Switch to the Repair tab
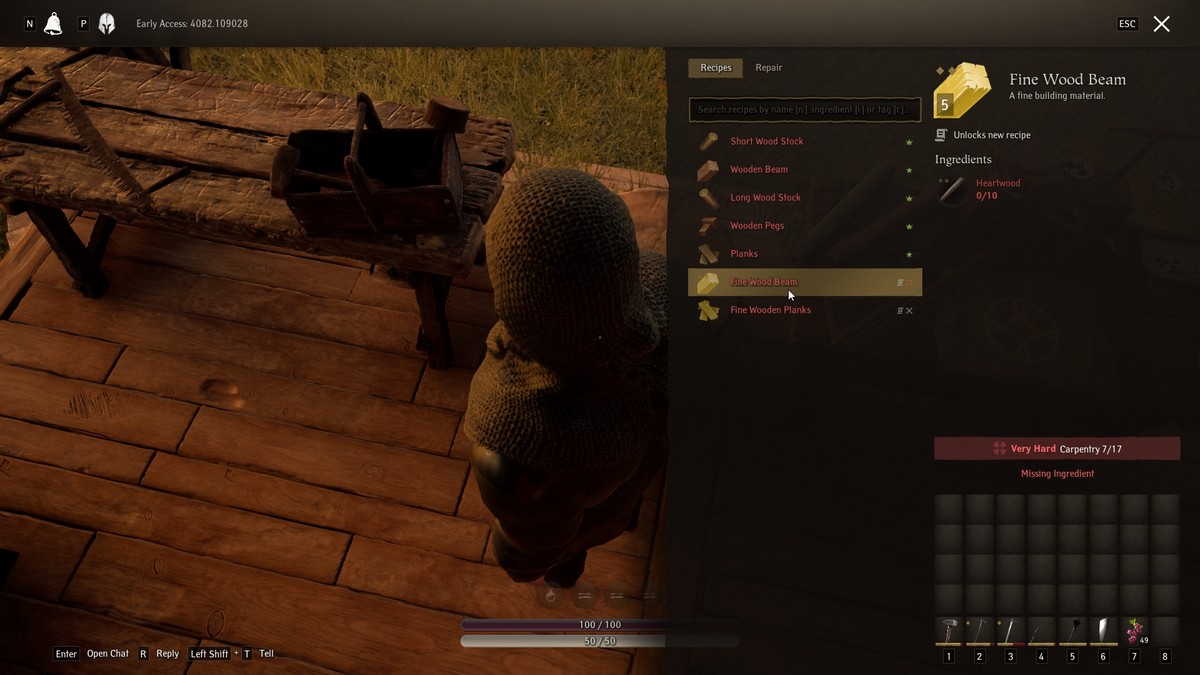The height and width of the screenshot is (675, 1200). [768, 68]
